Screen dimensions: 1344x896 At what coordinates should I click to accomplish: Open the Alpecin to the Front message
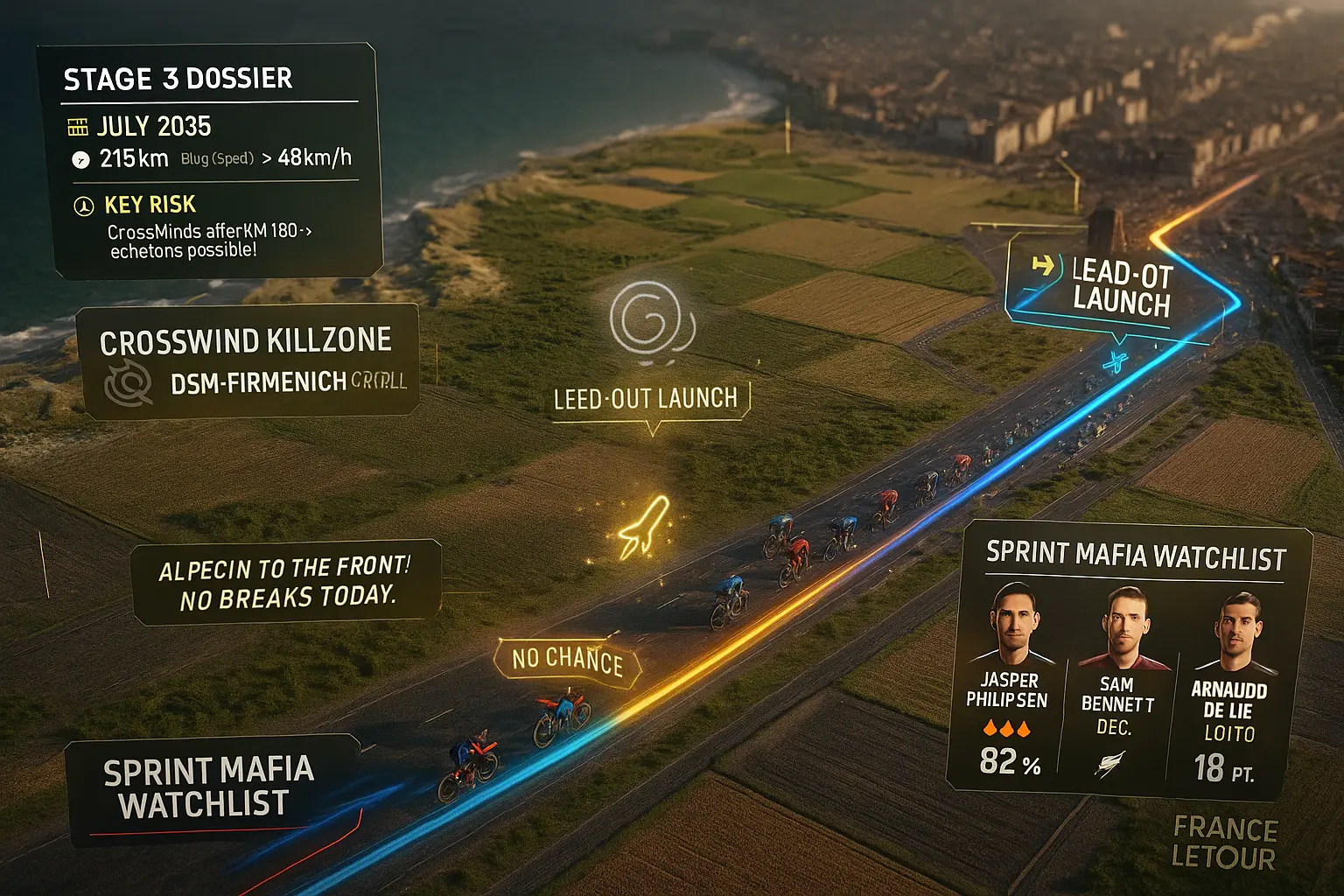(285, 582)
